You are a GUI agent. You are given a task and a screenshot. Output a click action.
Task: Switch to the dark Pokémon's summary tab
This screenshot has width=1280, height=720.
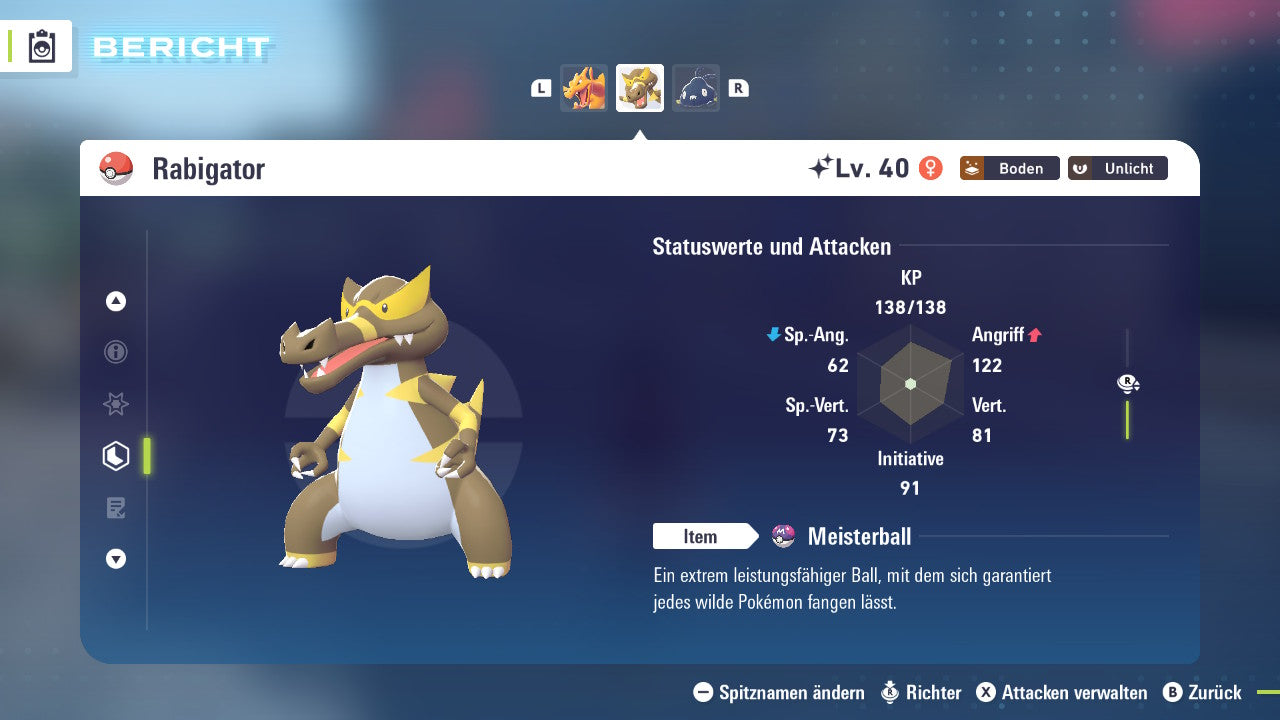coord(695,87)
